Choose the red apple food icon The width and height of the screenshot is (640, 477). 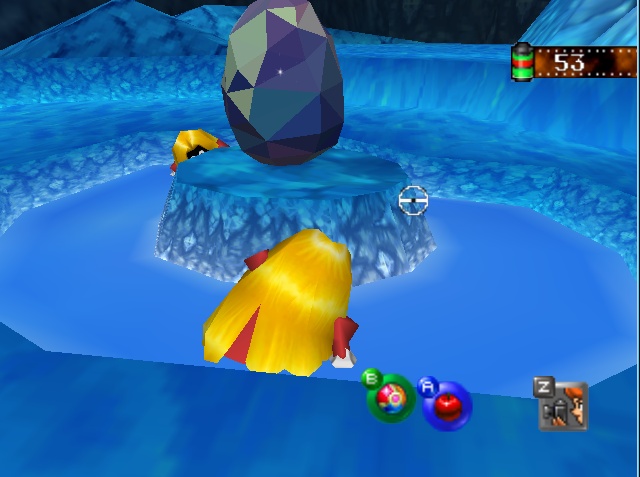tap(446, 403)
